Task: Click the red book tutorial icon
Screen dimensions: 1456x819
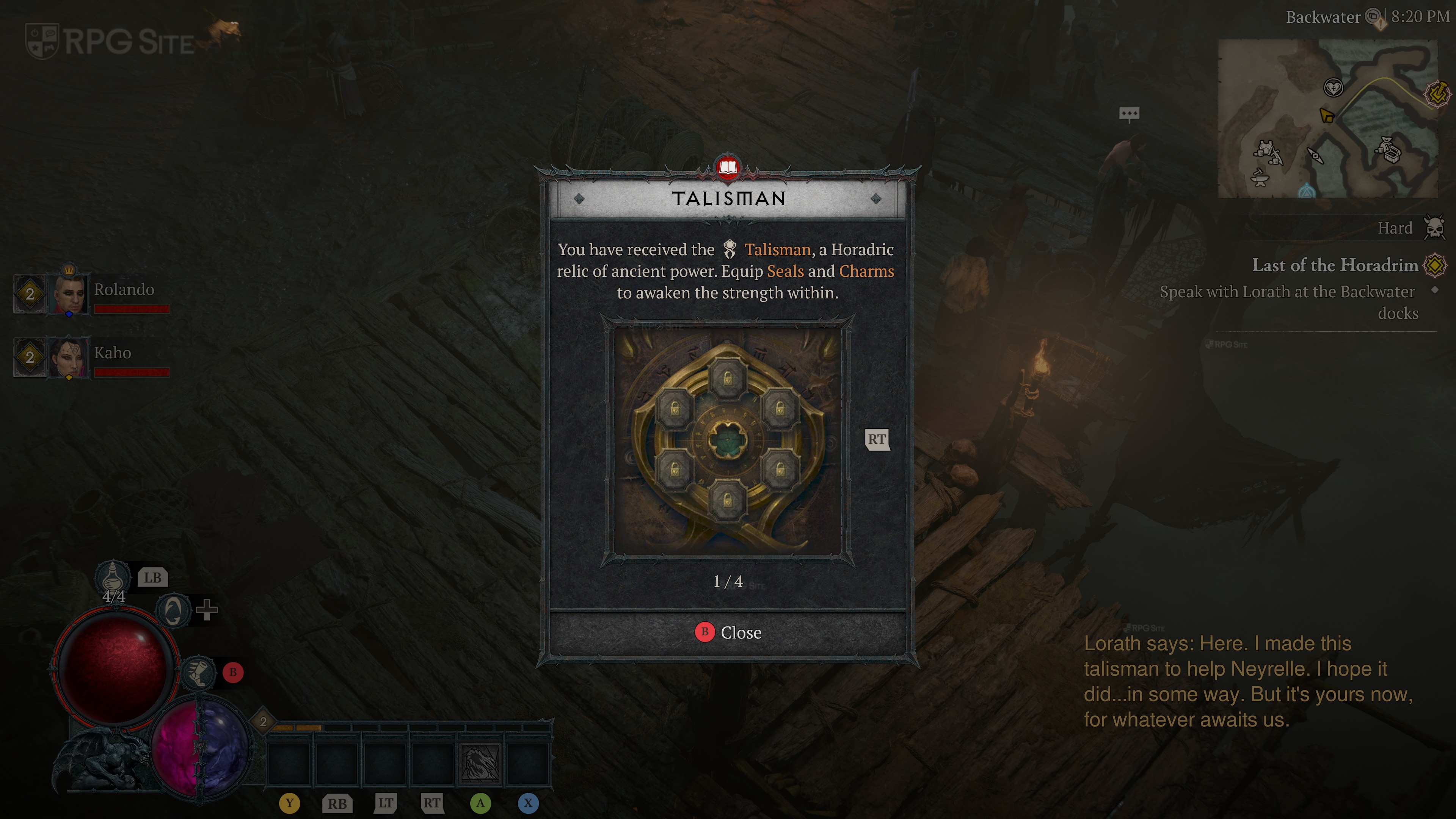Action: click(x=728, y=167)
